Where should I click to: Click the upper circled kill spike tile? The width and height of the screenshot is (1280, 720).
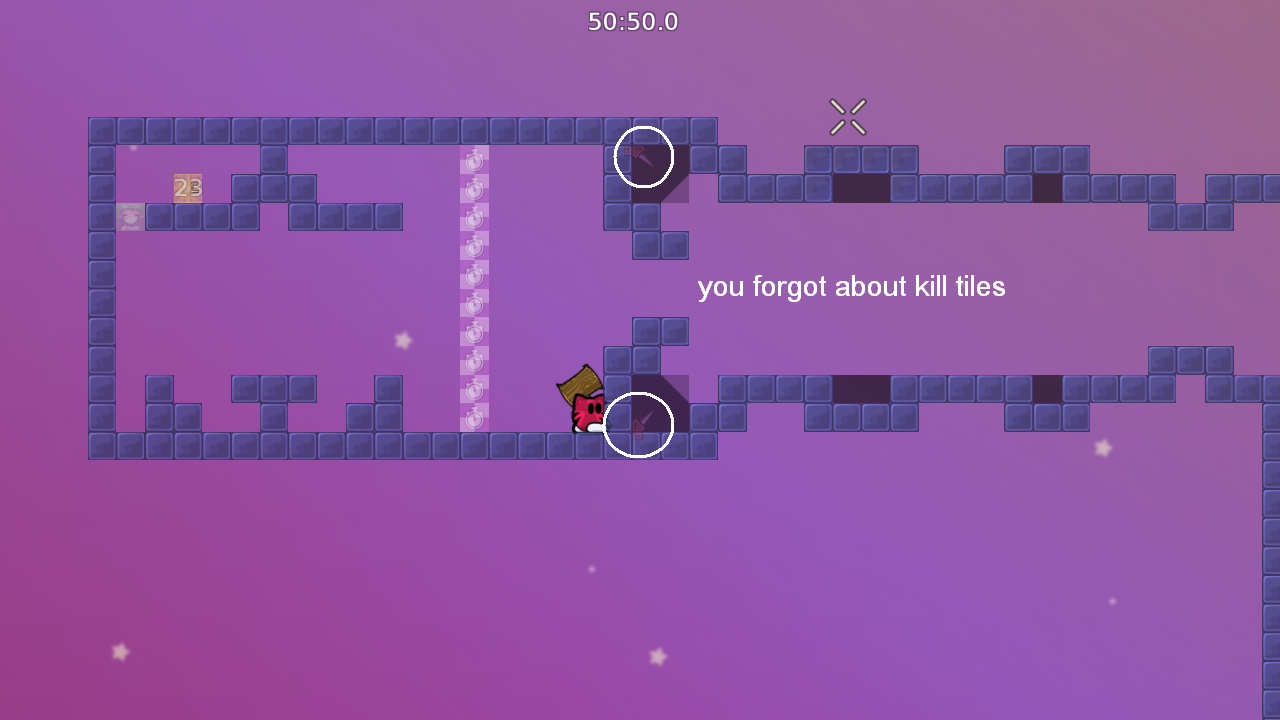pyautogui.click(x=643, y=157)
